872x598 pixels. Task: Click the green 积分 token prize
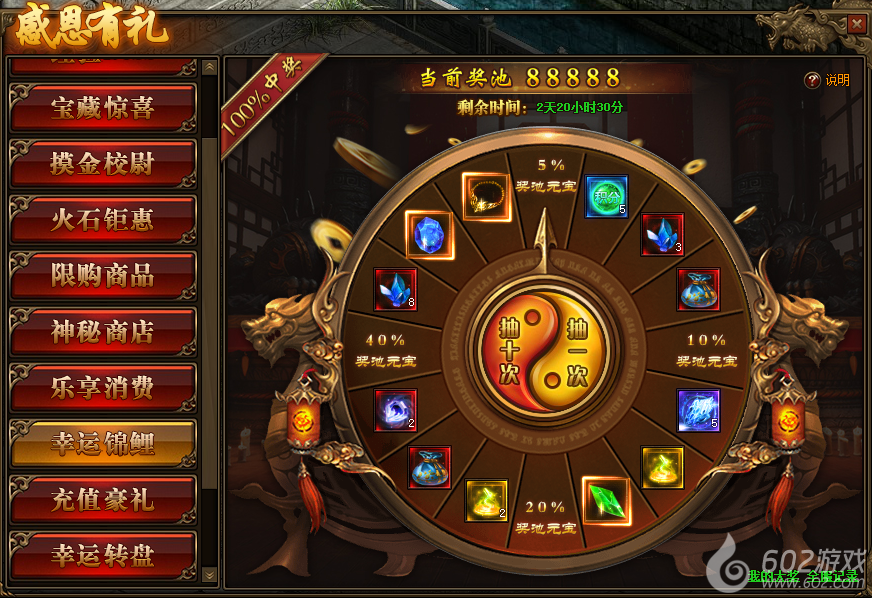(605, 196)
